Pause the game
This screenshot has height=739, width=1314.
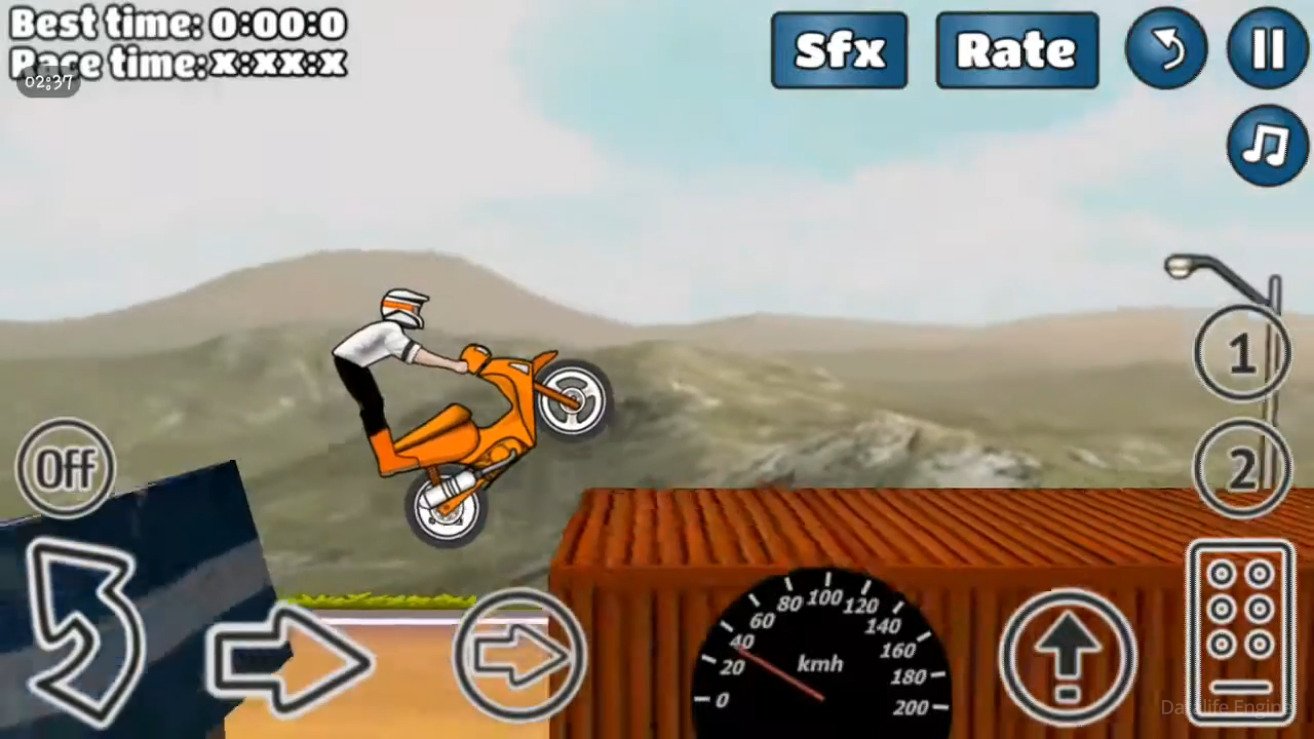pyautogui.click(x=1266, y=49)
